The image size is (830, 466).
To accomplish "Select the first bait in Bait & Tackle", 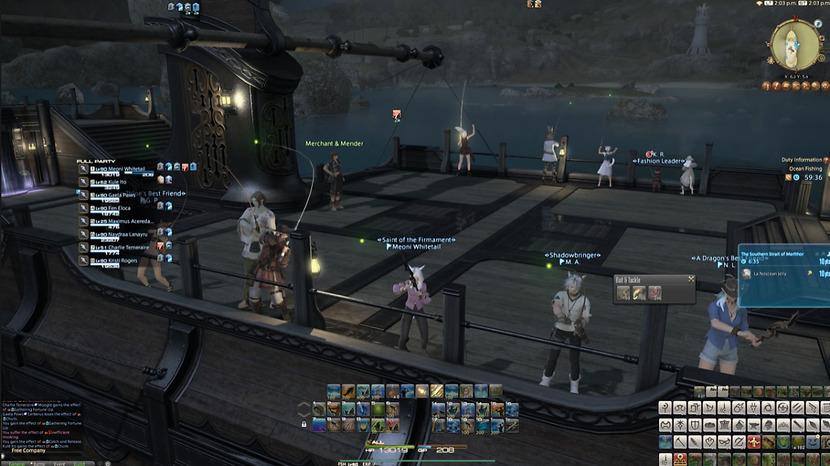I will click(624, 293).
